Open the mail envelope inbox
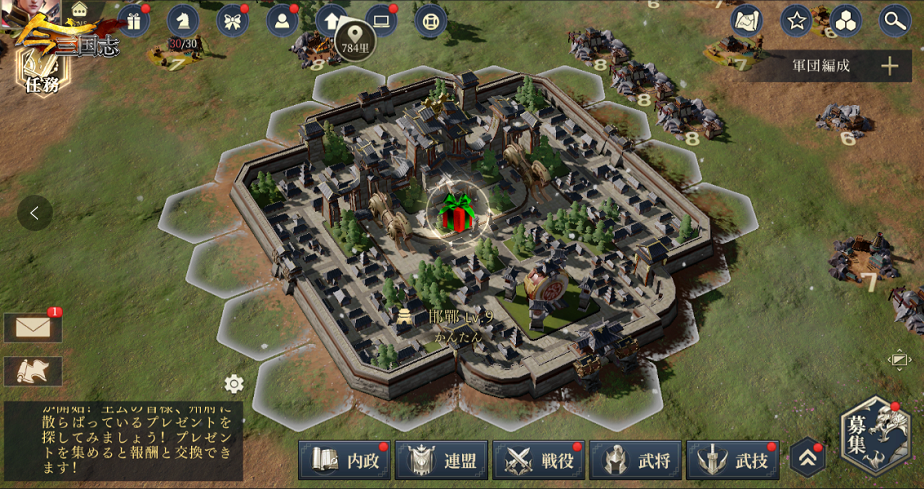 (x=33, y=327)
